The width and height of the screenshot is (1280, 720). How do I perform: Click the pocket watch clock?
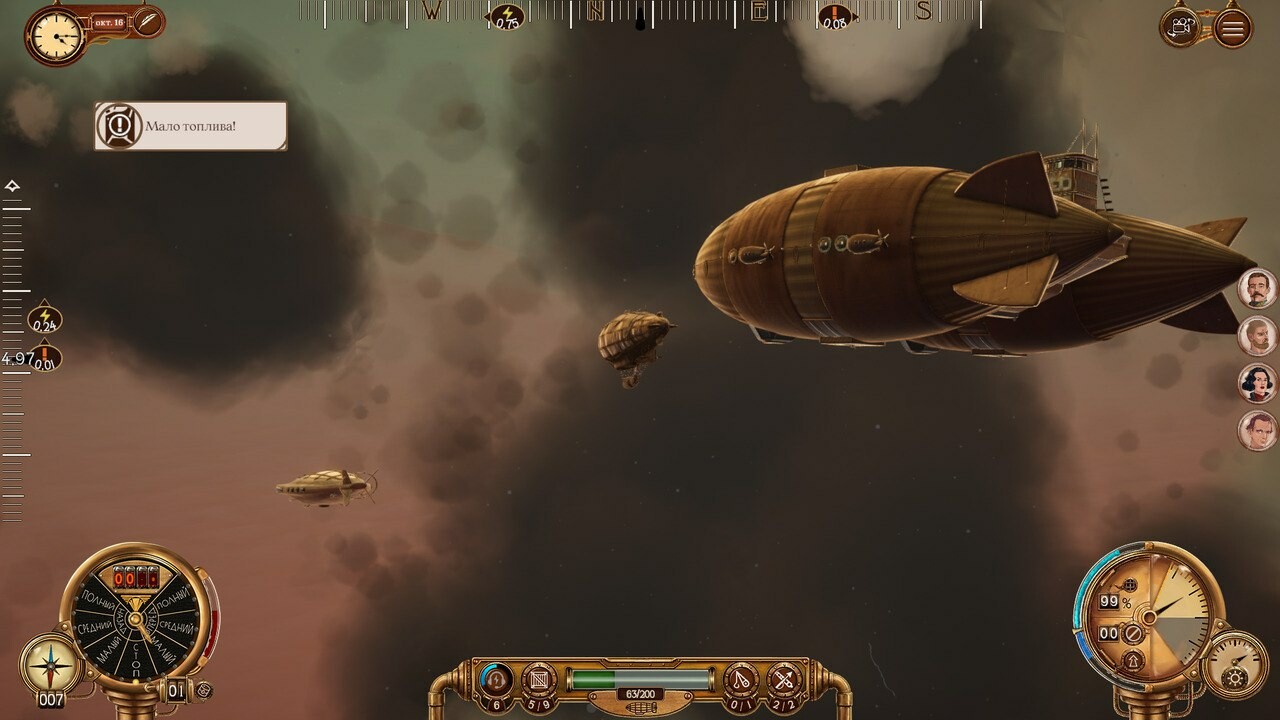tap(56, 35)
